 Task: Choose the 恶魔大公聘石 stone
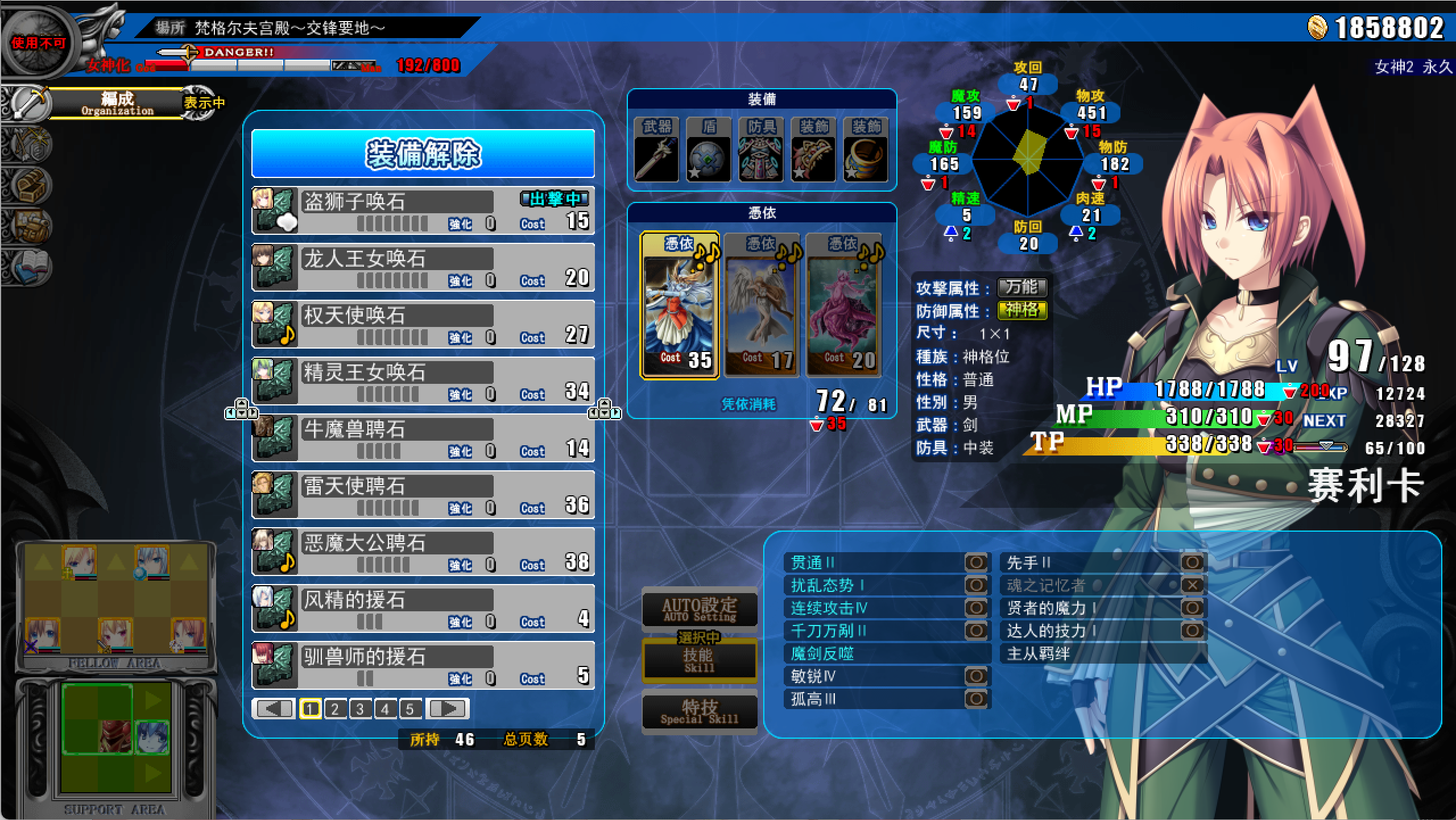point(423,552)
